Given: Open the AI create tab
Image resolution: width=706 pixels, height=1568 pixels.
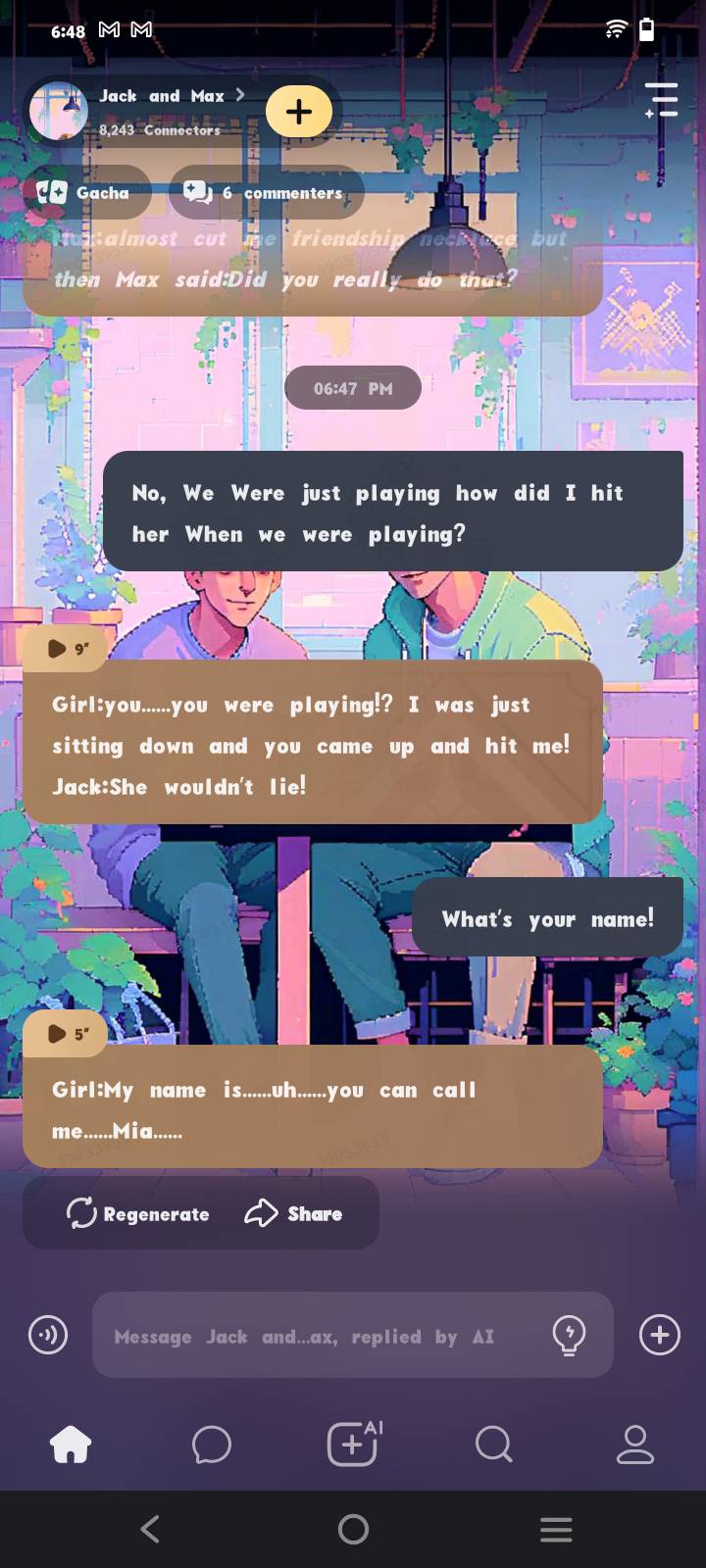Looking at the screenshot, I should tap(353, 1445).
